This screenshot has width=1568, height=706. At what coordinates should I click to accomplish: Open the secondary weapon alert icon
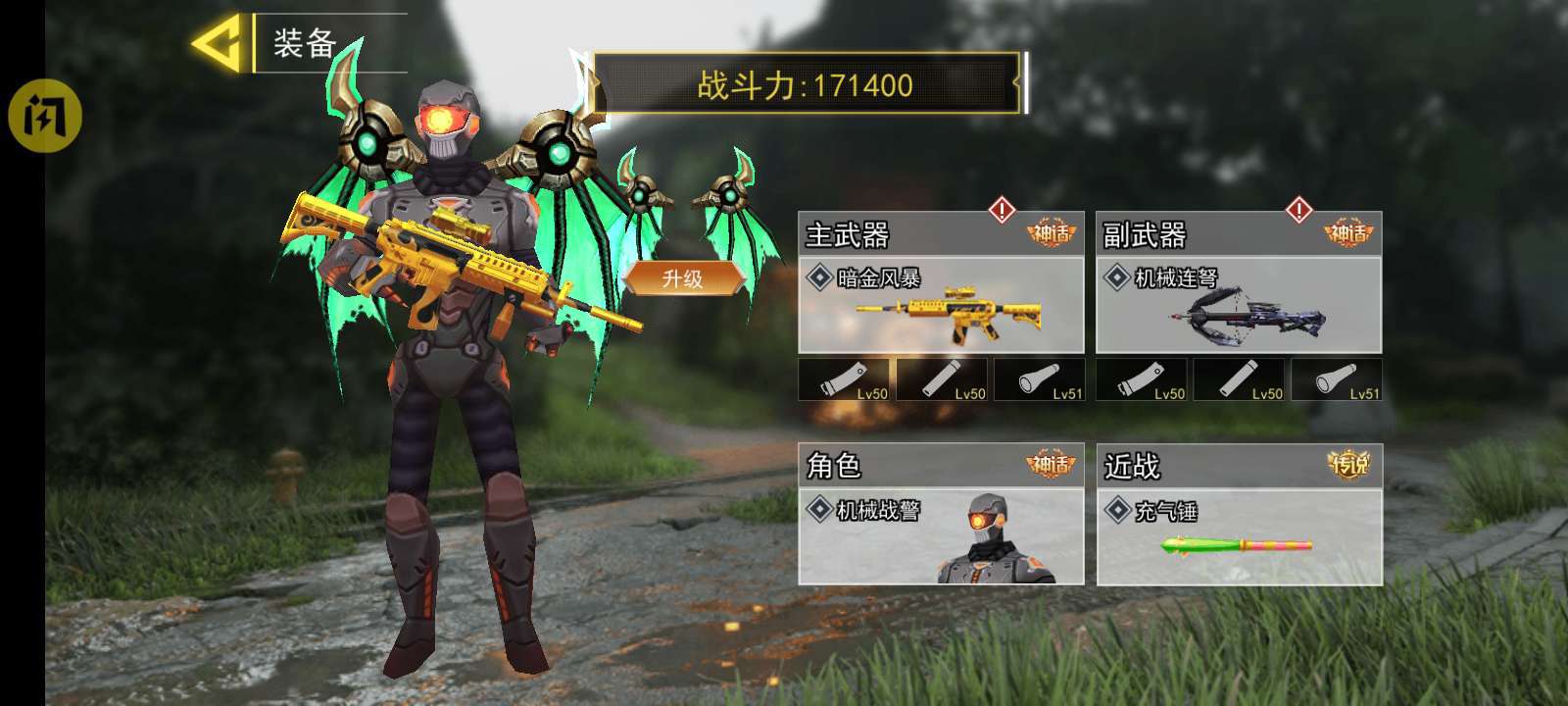1298,209
